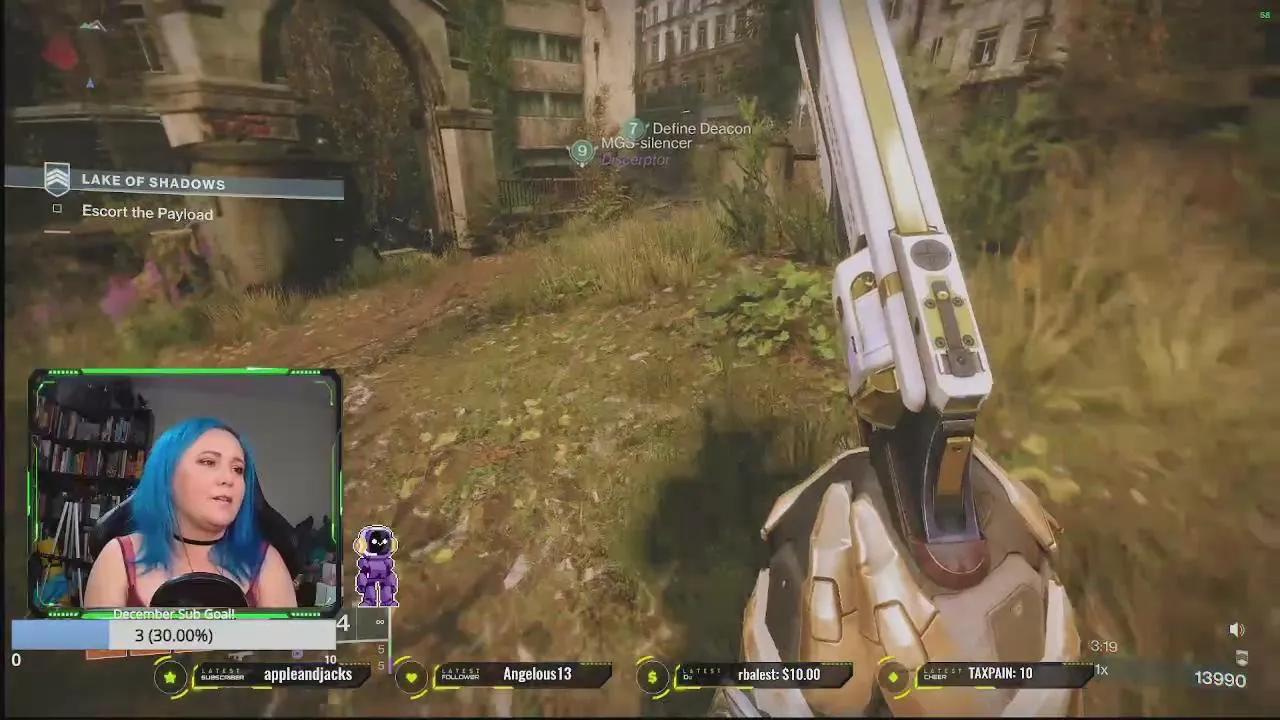1280x720 pixels.
Task: Toggle the 1x cheer multiplier
Action: tap(1100, 671)
